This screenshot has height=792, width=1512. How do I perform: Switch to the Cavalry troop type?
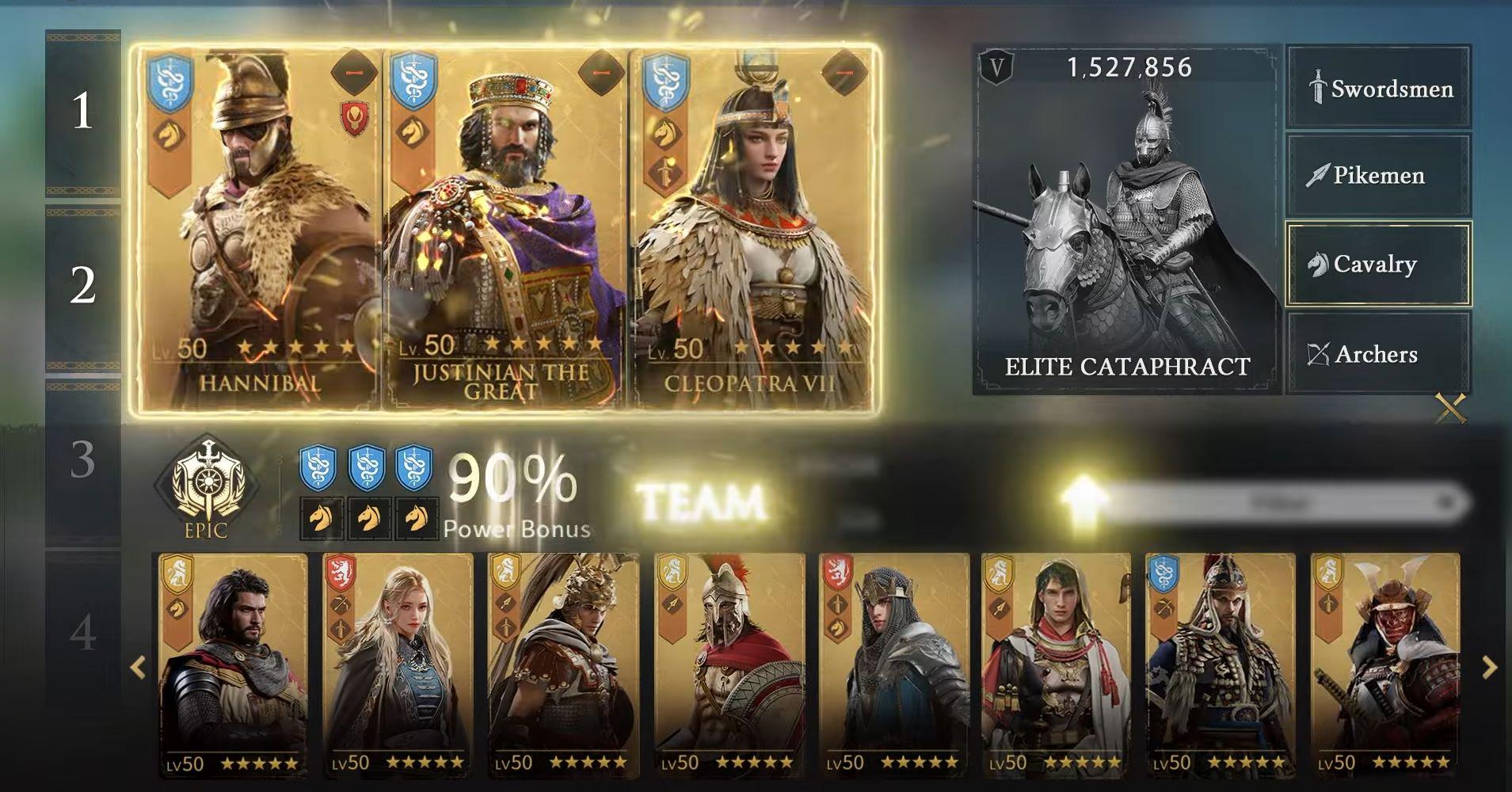[1378, 265]
